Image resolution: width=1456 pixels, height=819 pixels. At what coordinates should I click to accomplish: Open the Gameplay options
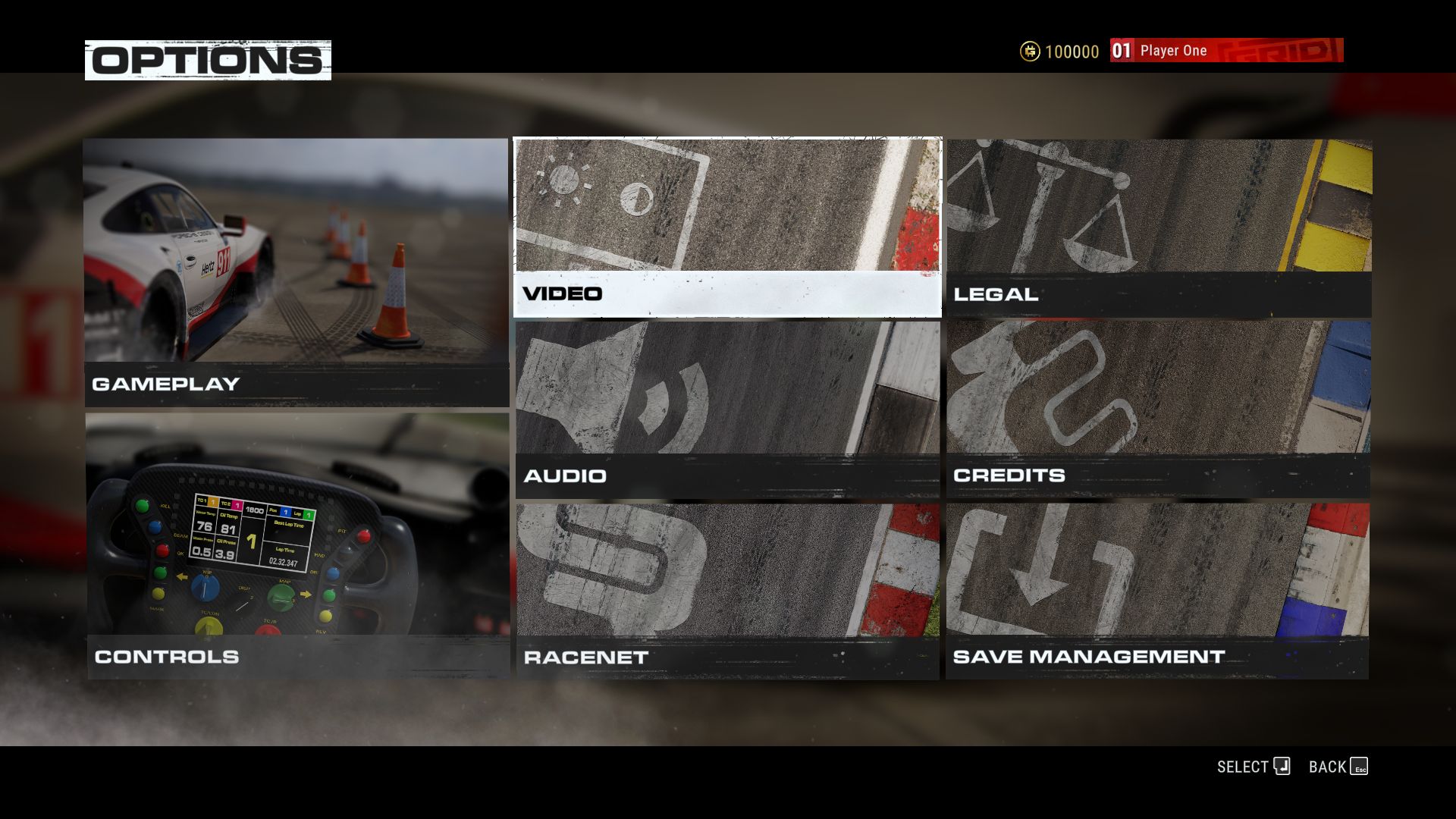[x=296, y=273]
